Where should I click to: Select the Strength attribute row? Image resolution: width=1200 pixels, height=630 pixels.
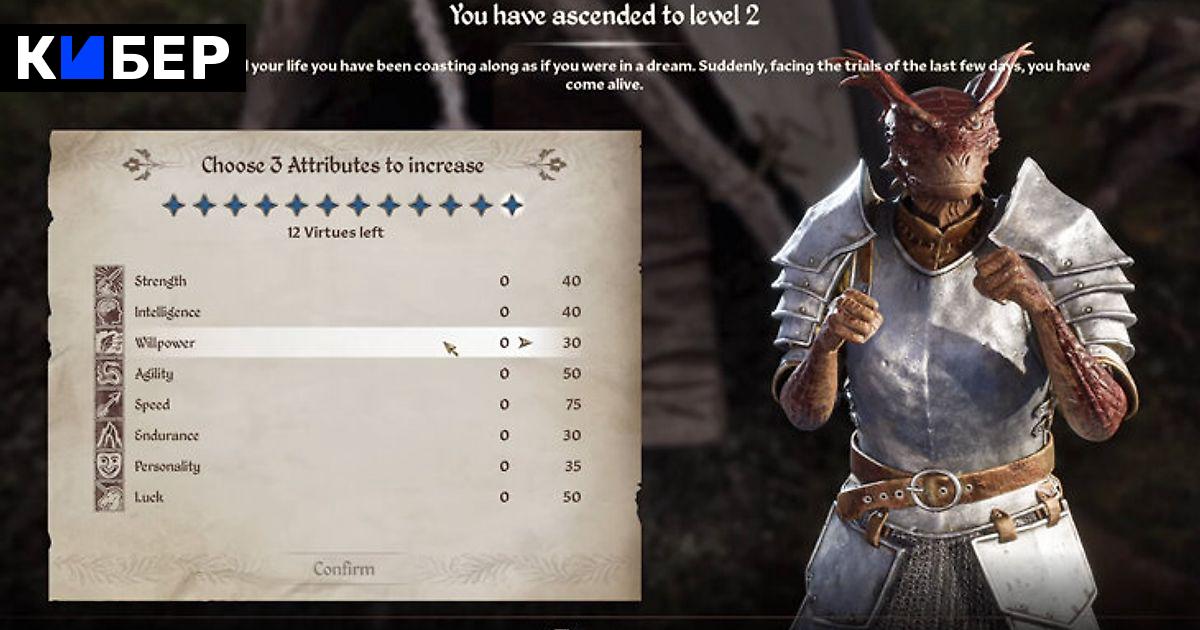(340, 281)
